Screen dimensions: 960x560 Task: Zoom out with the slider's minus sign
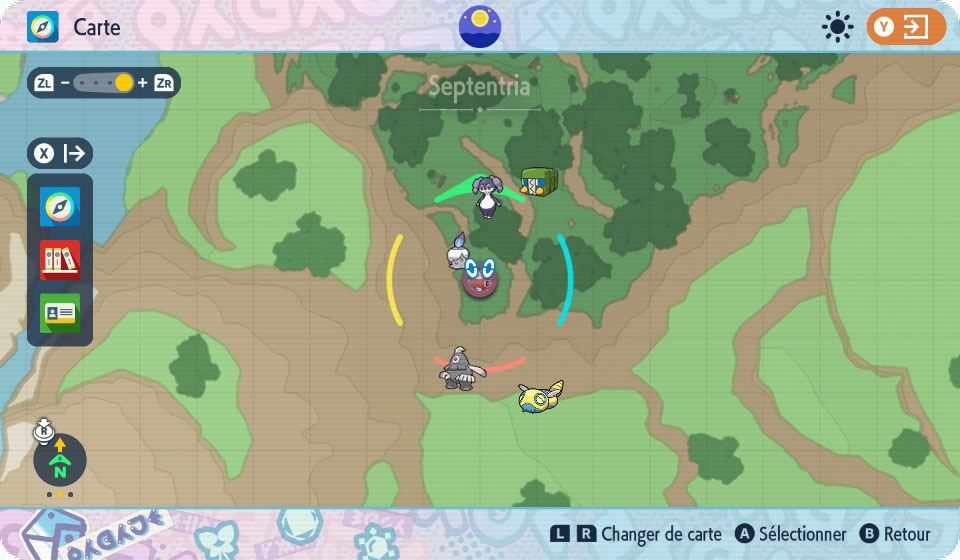65,83
